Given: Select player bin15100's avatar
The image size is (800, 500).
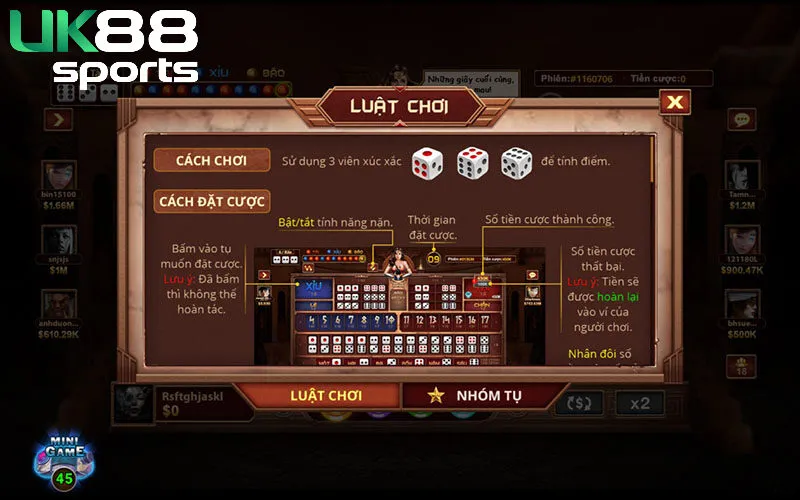Looking at the screenshot, I should point(58,175).
